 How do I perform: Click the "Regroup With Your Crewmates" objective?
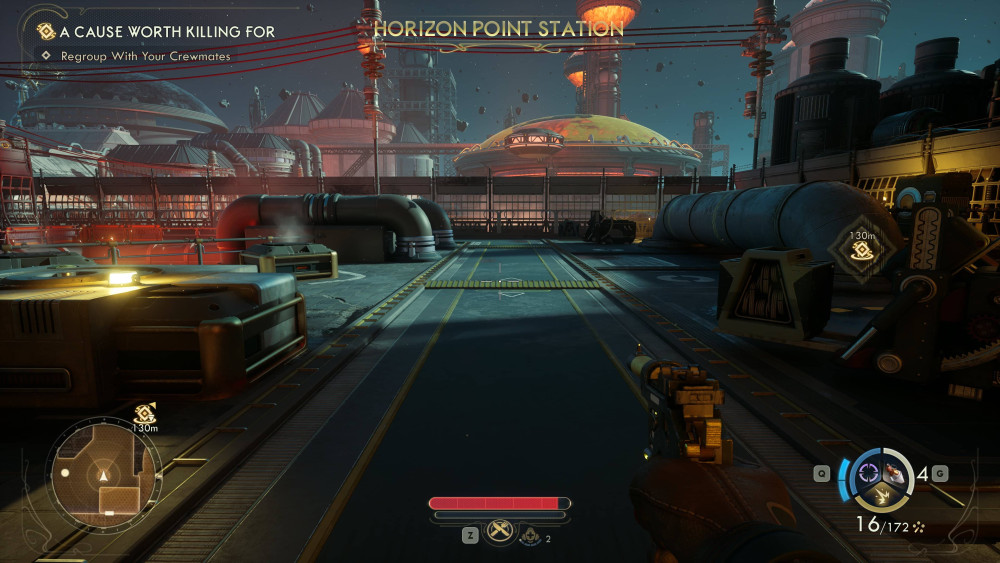click(145, 57)
